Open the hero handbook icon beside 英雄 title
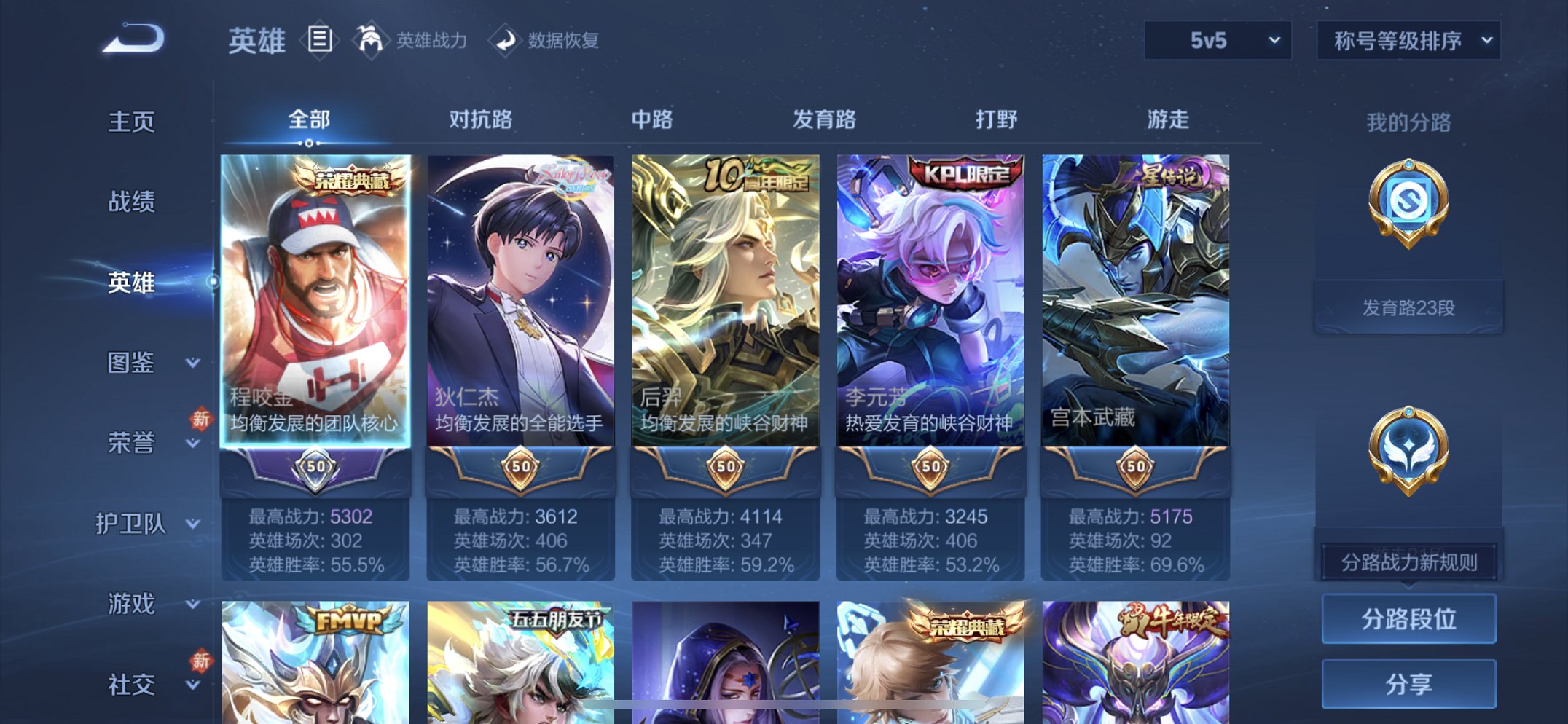1568x724 pixels. 321,40
